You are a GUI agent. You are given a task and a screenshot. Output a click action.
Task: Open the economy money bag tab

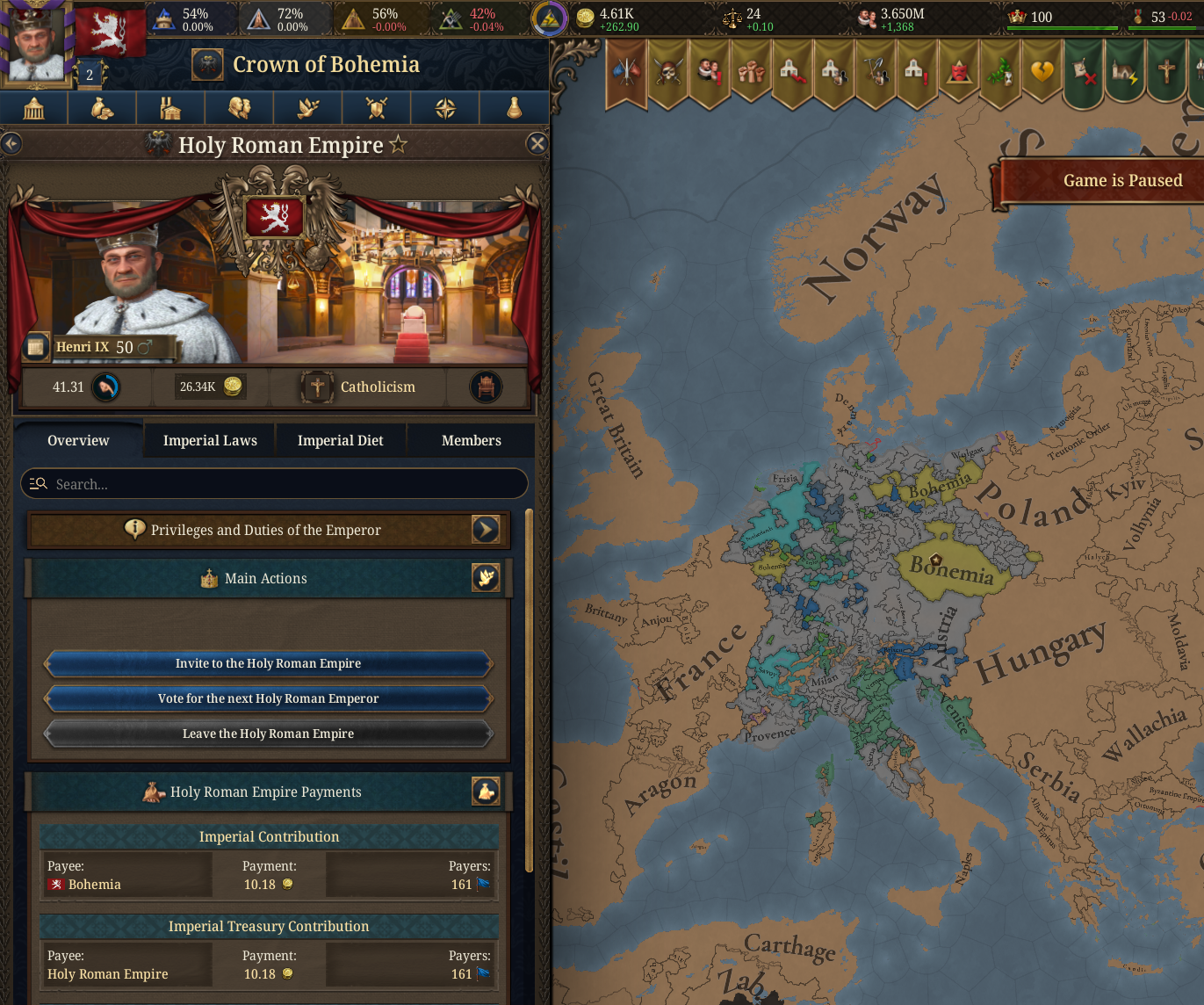point(103,108)
